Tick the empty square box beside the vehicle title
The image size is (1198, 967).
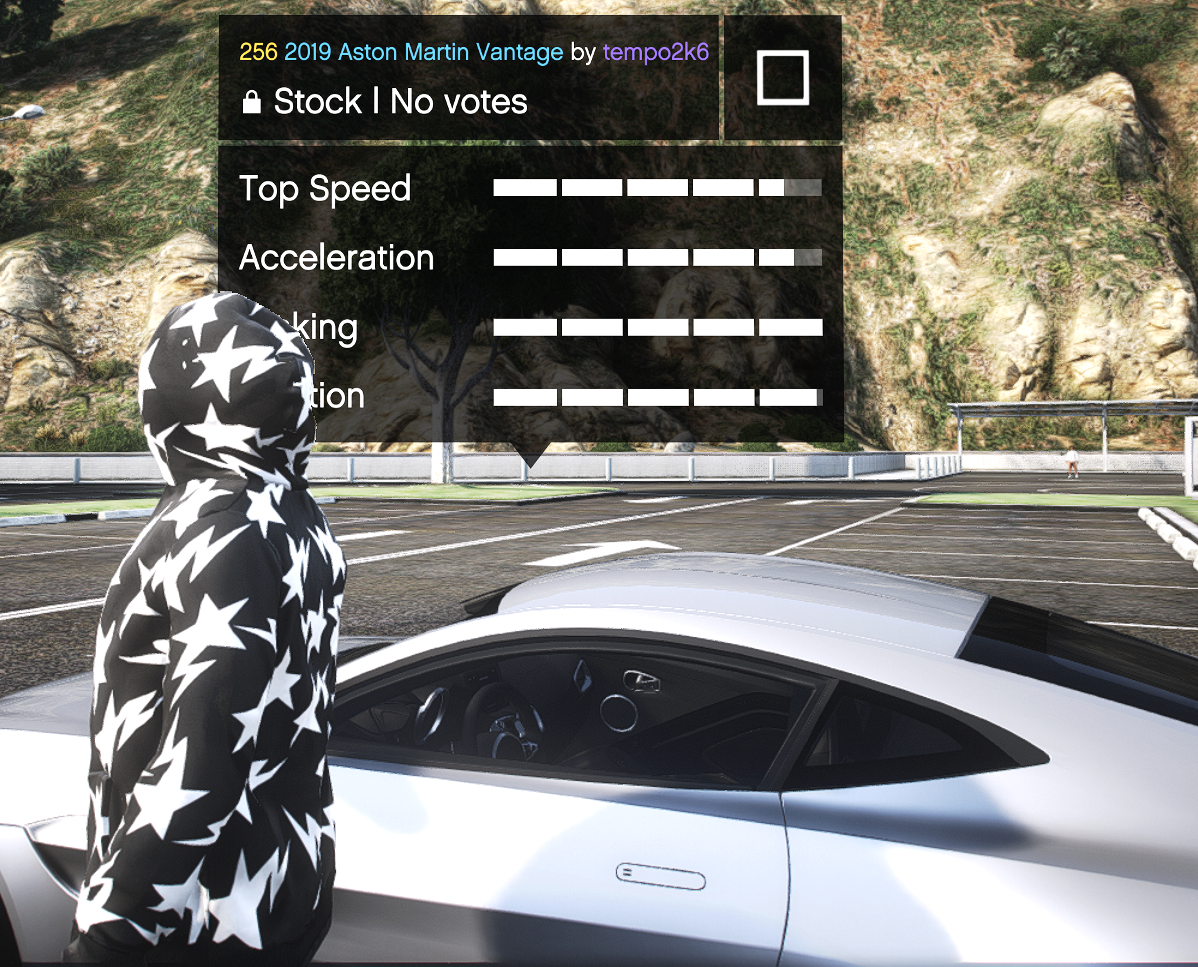782,78
